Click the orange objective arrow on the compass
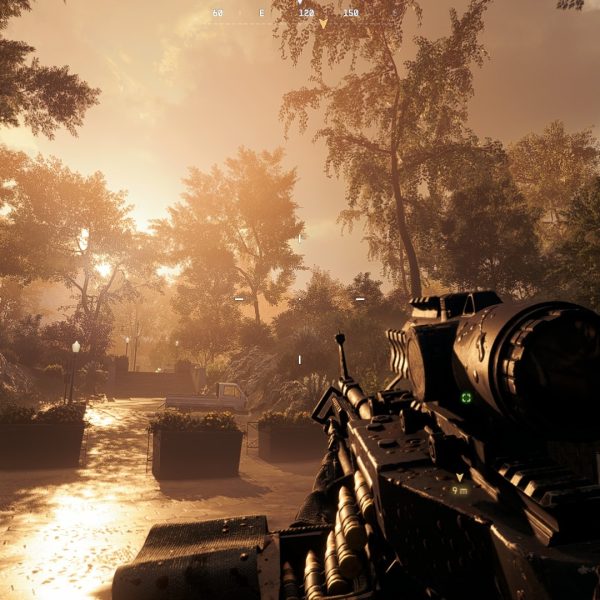This screenshot has width=600, height=600. pos(323,23)
